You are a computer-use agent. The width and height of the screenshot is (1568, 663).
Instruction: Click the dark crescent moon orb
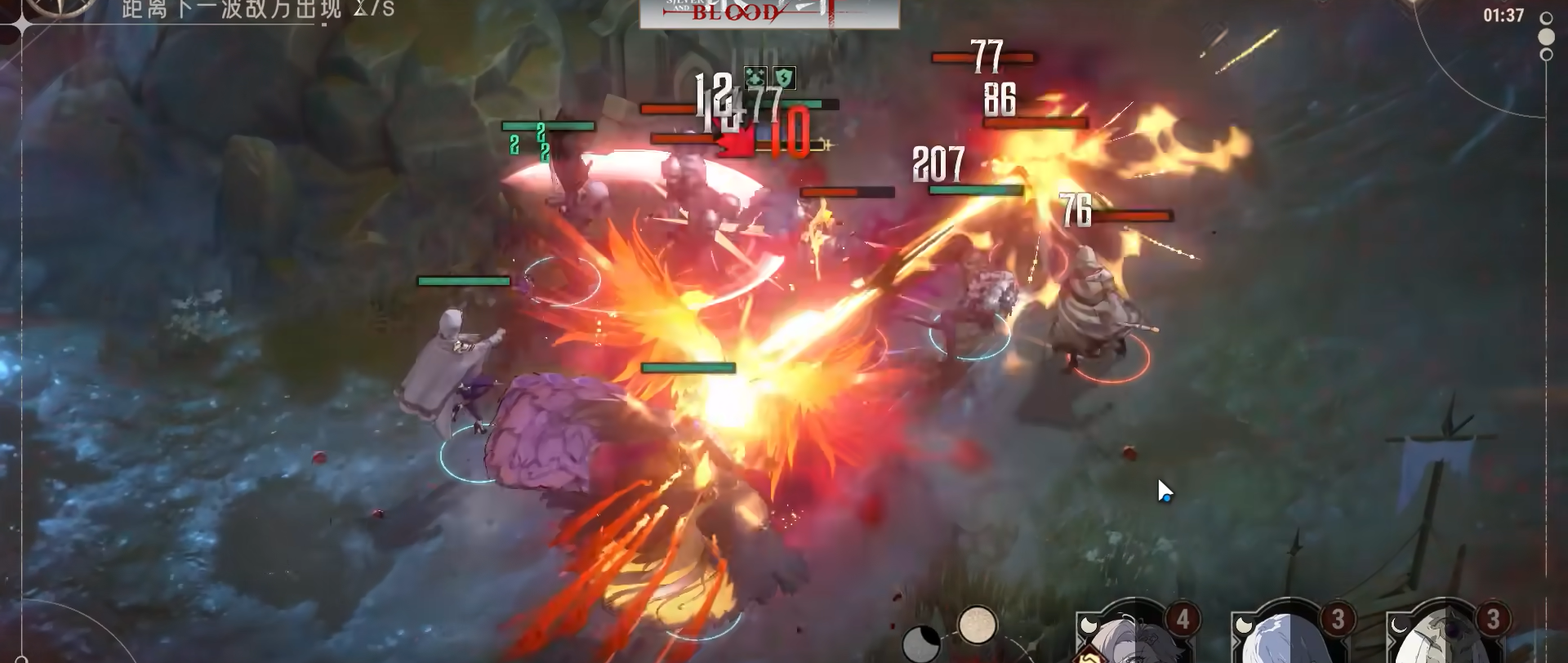point(921,642)
